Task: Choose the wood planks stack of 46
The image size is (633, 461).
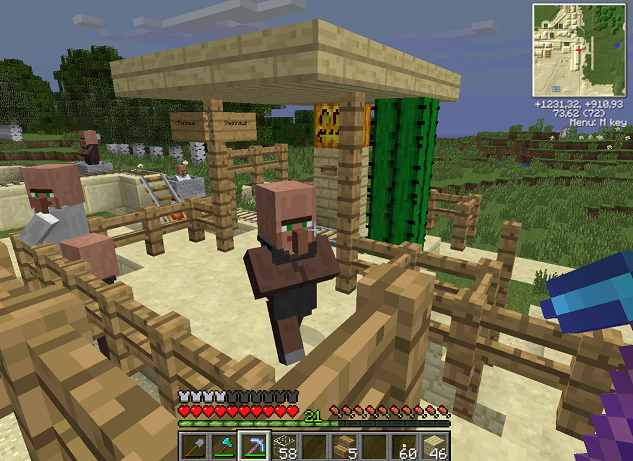Action: (x=434, y=446)
